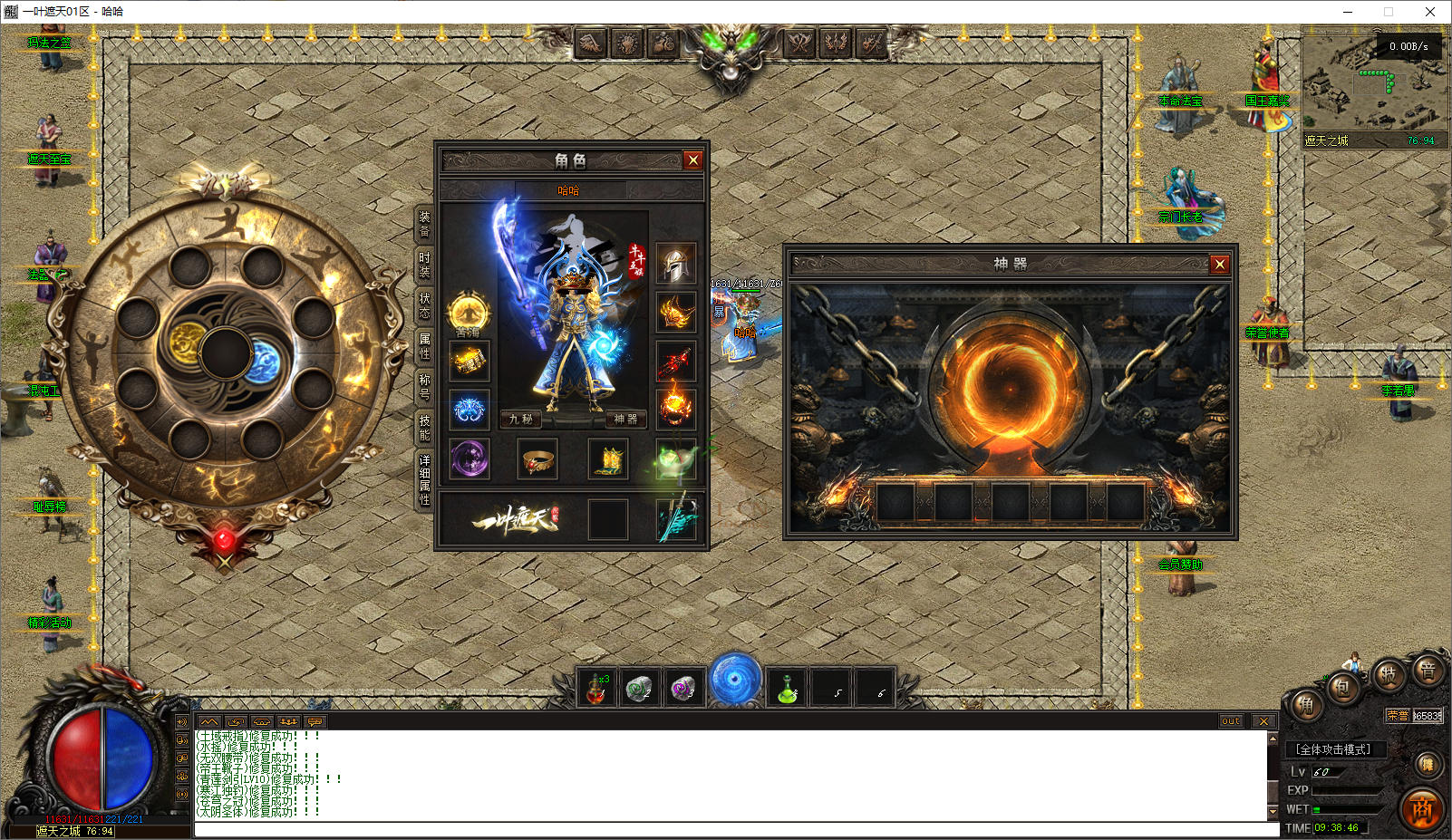This screenshot has width=1452, height=840.
Task: Close the 角色 character panel
Action: (693, 160)
